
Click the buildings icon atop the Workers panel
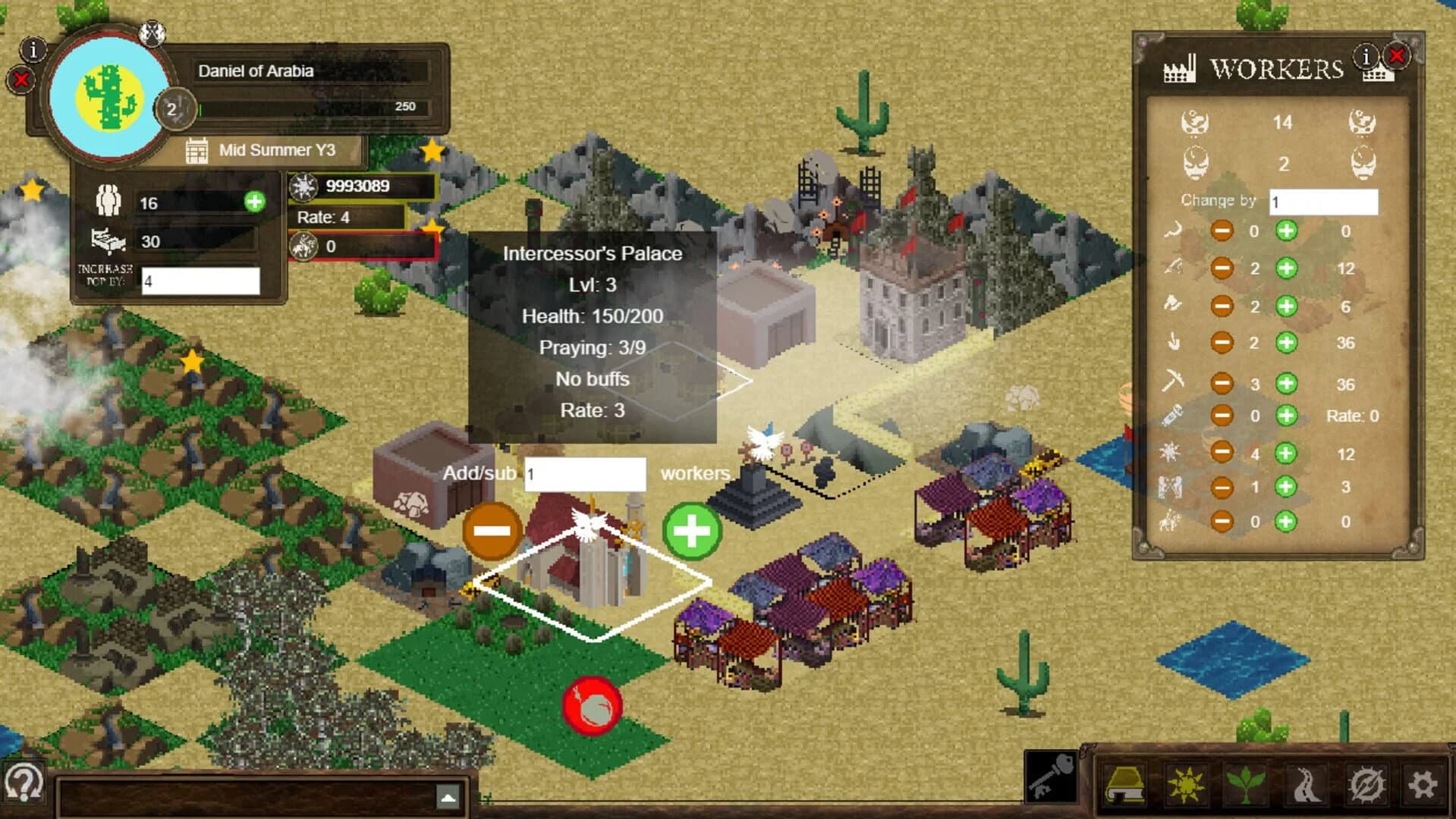coord(1379,75)
